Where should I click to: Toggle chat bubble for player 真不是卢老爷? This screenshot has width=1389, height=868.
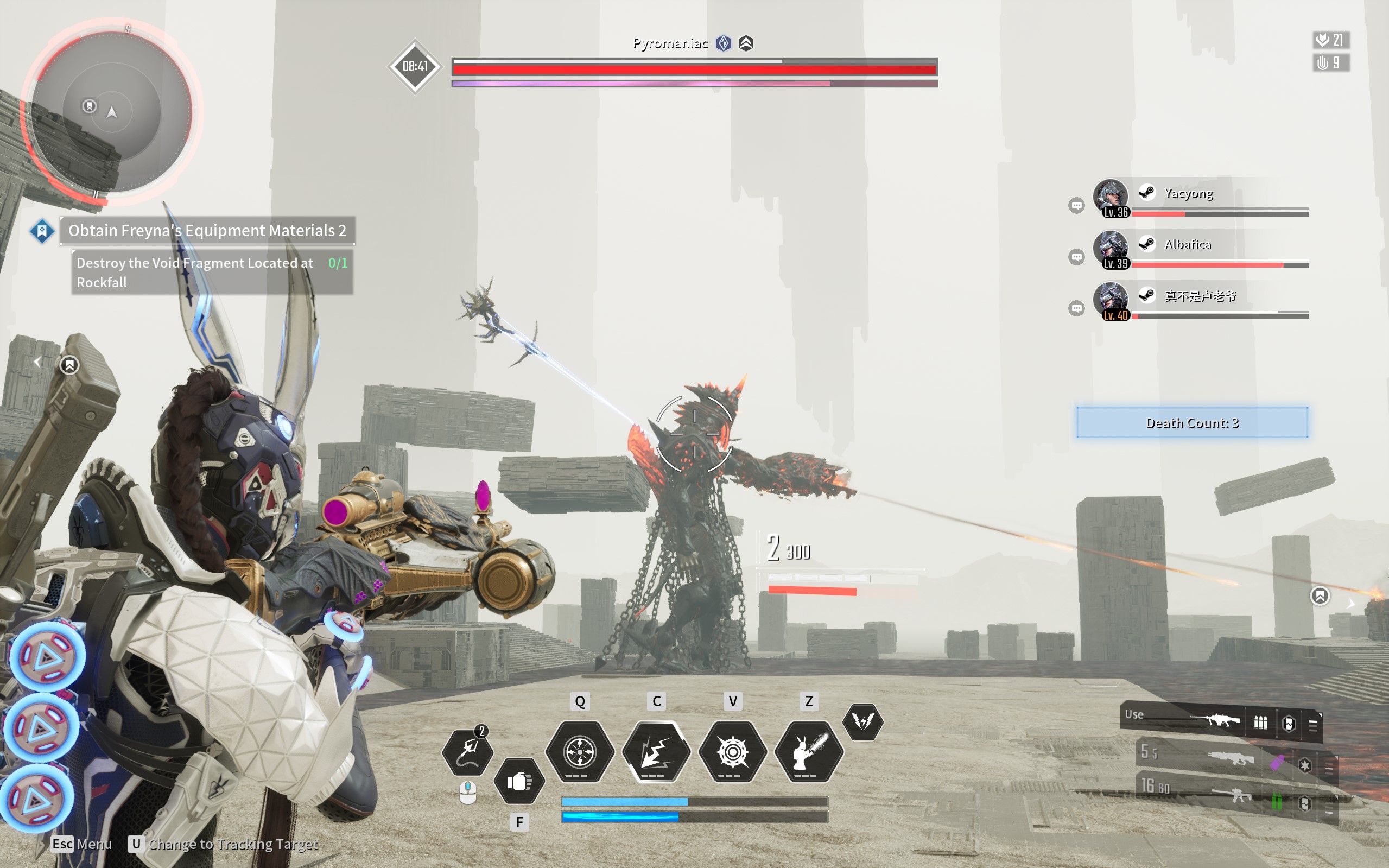pyautogui.click(x=1078, y=306)
